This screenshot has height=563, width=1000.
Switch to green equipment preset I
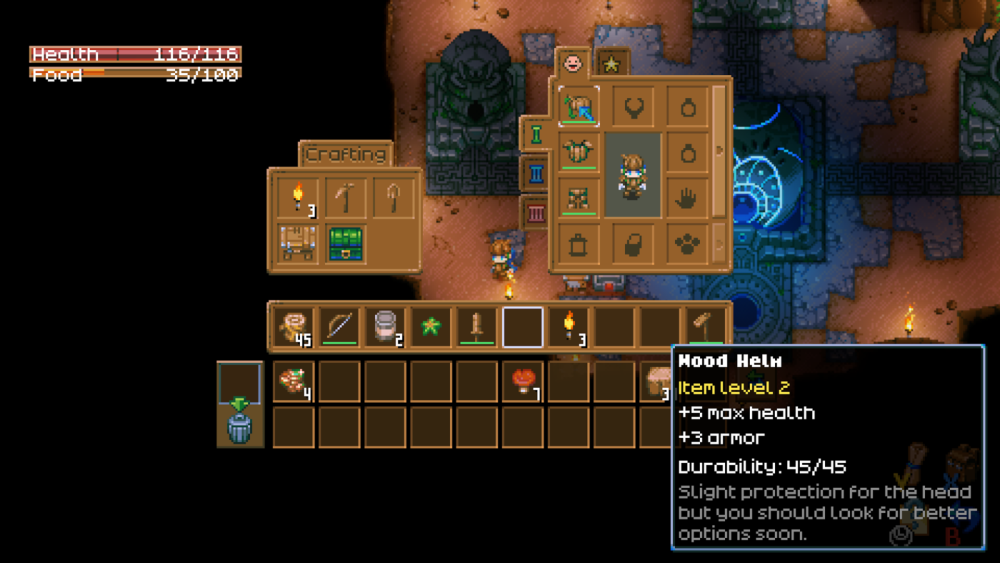tap(536, 133)
